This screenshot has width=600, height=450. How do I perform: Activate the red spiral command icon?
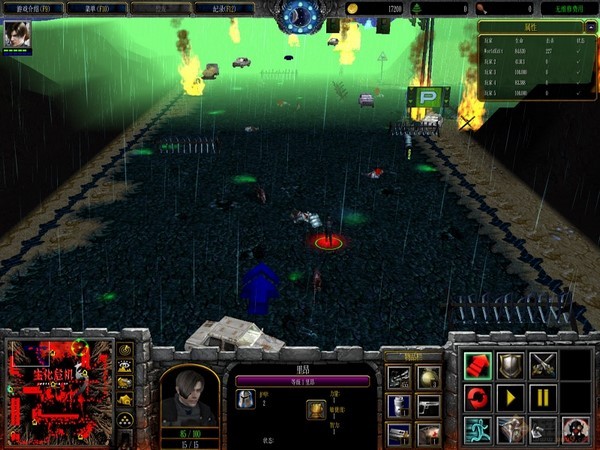(477, 398)
